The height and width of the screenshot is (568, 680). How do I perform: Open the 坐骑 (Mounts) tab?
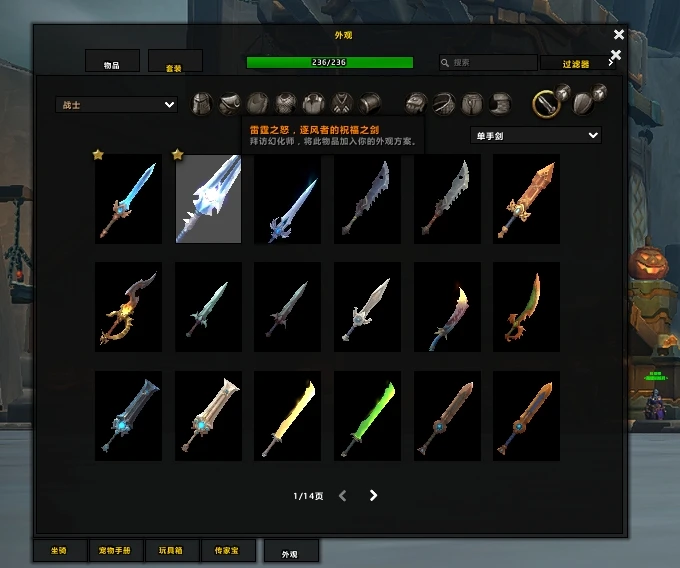click(x=59, y=550)
